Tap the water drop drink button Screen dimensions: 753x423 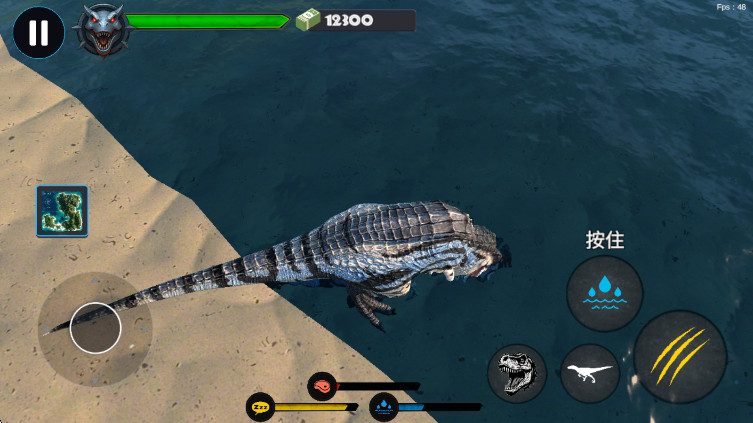pos(604,293)
